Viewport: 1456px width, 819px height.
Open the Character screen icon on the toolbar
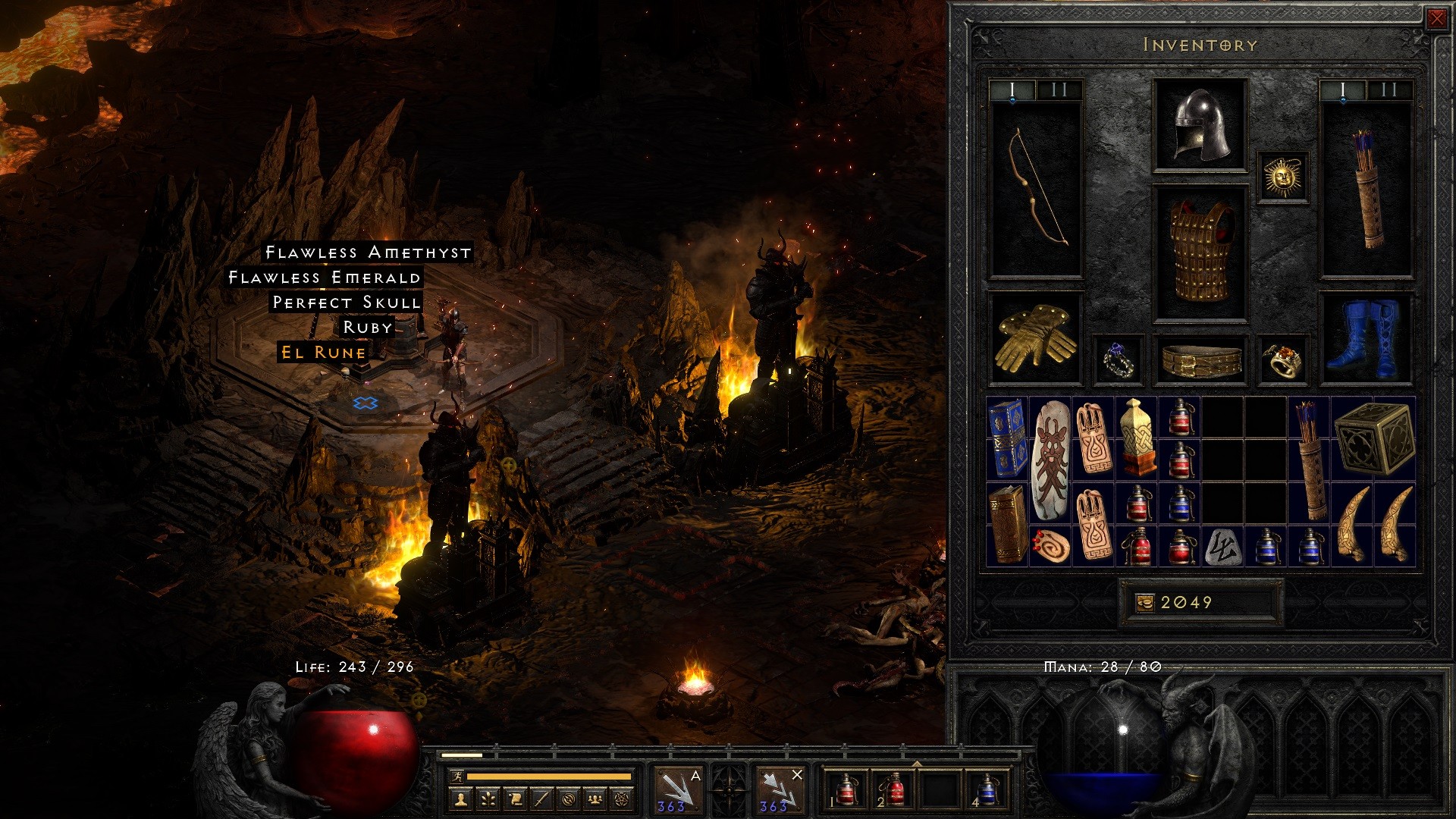[x=461, y=800]
